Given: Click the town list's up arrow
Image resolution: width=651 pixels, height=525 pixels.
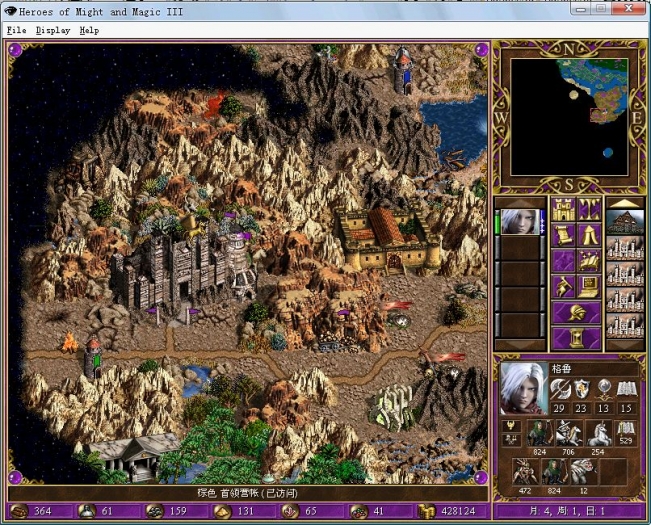Looking at the screenshot, I should (625, 203).
